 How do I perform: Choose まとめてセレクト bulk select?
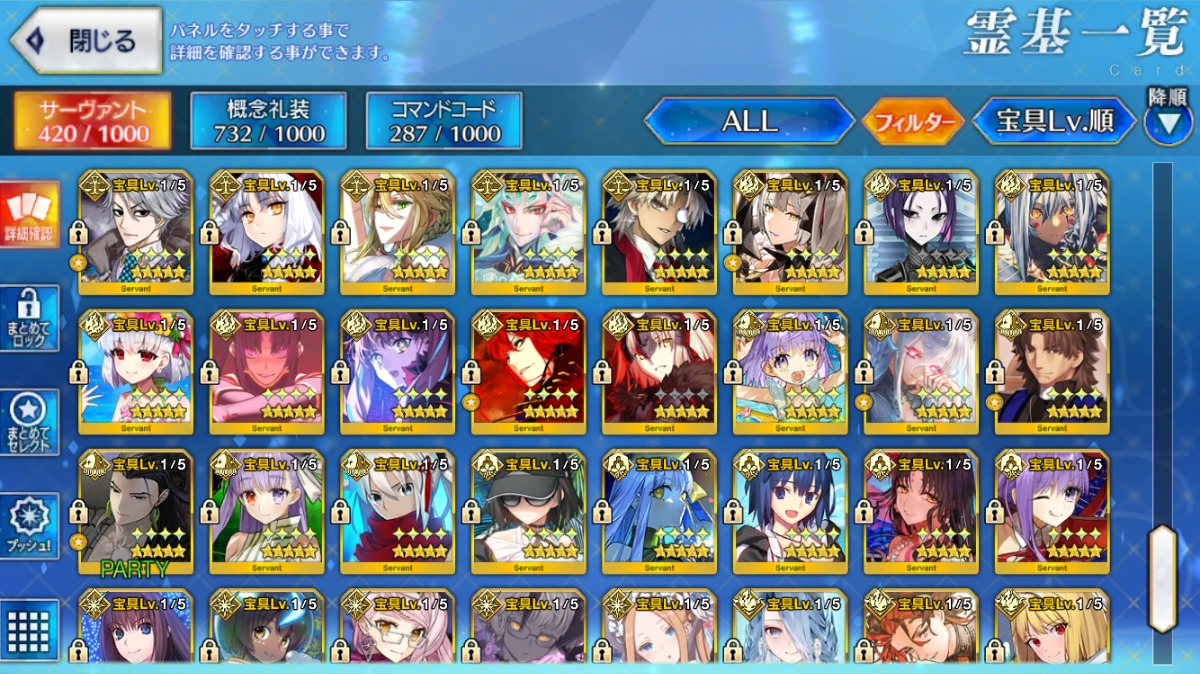point(29,422)
